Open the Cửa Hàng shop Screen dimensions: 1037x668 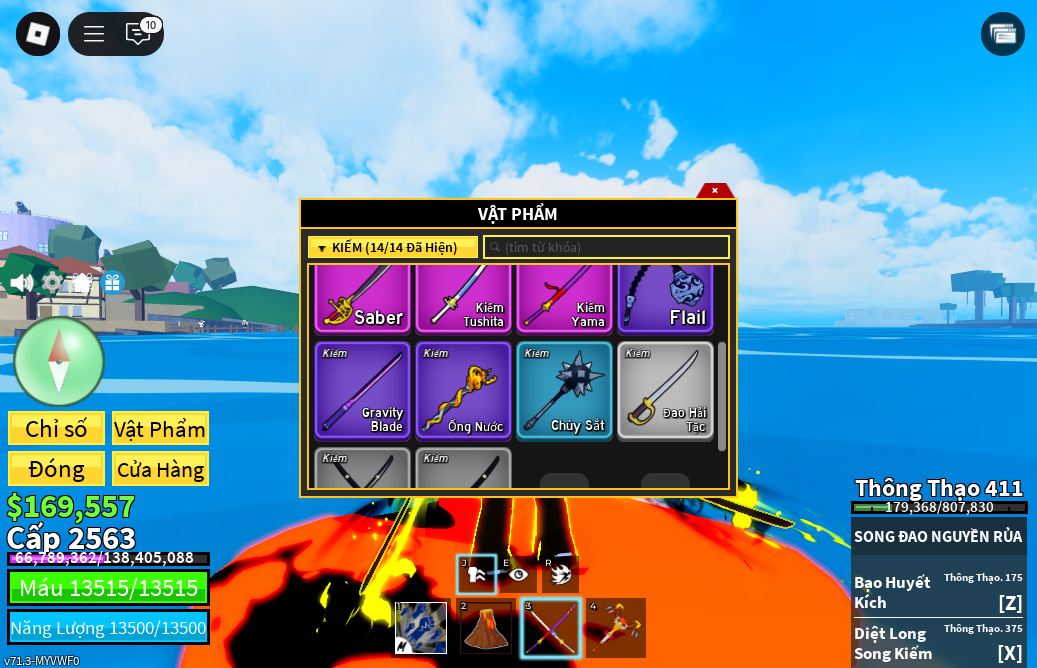(160, 469)
